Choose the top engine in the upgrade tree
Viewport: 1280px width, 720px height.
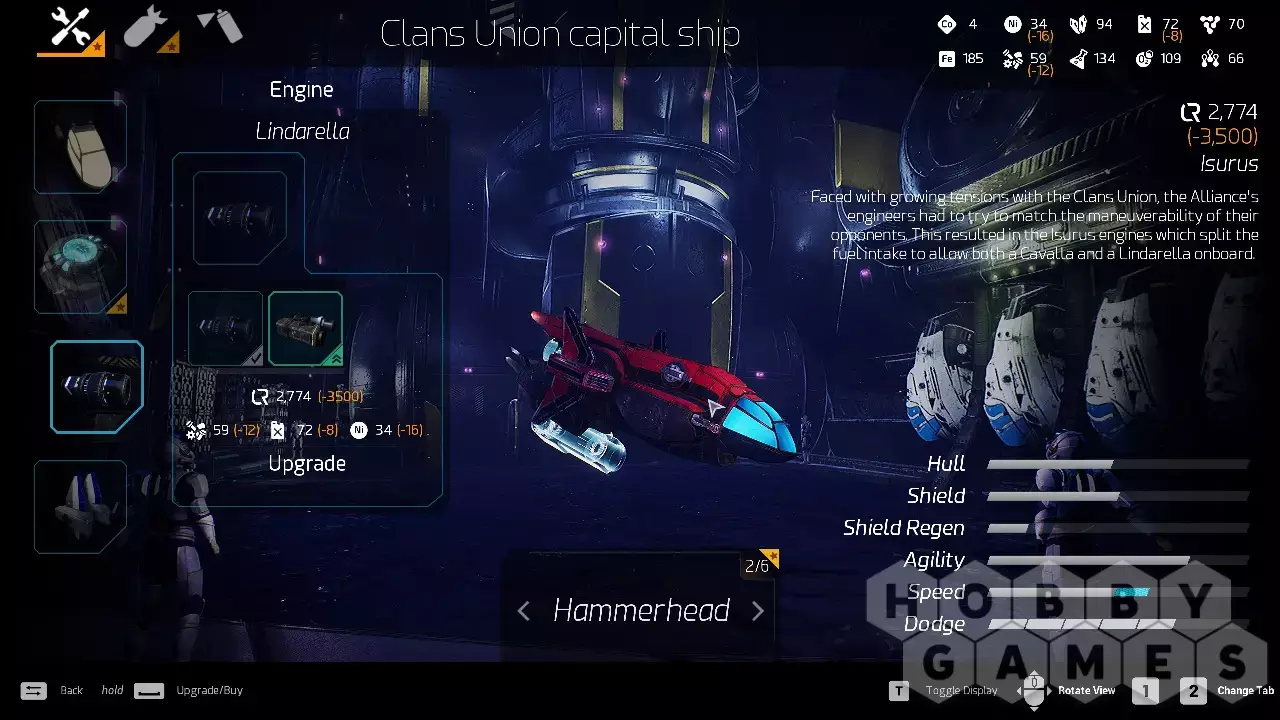240,218
